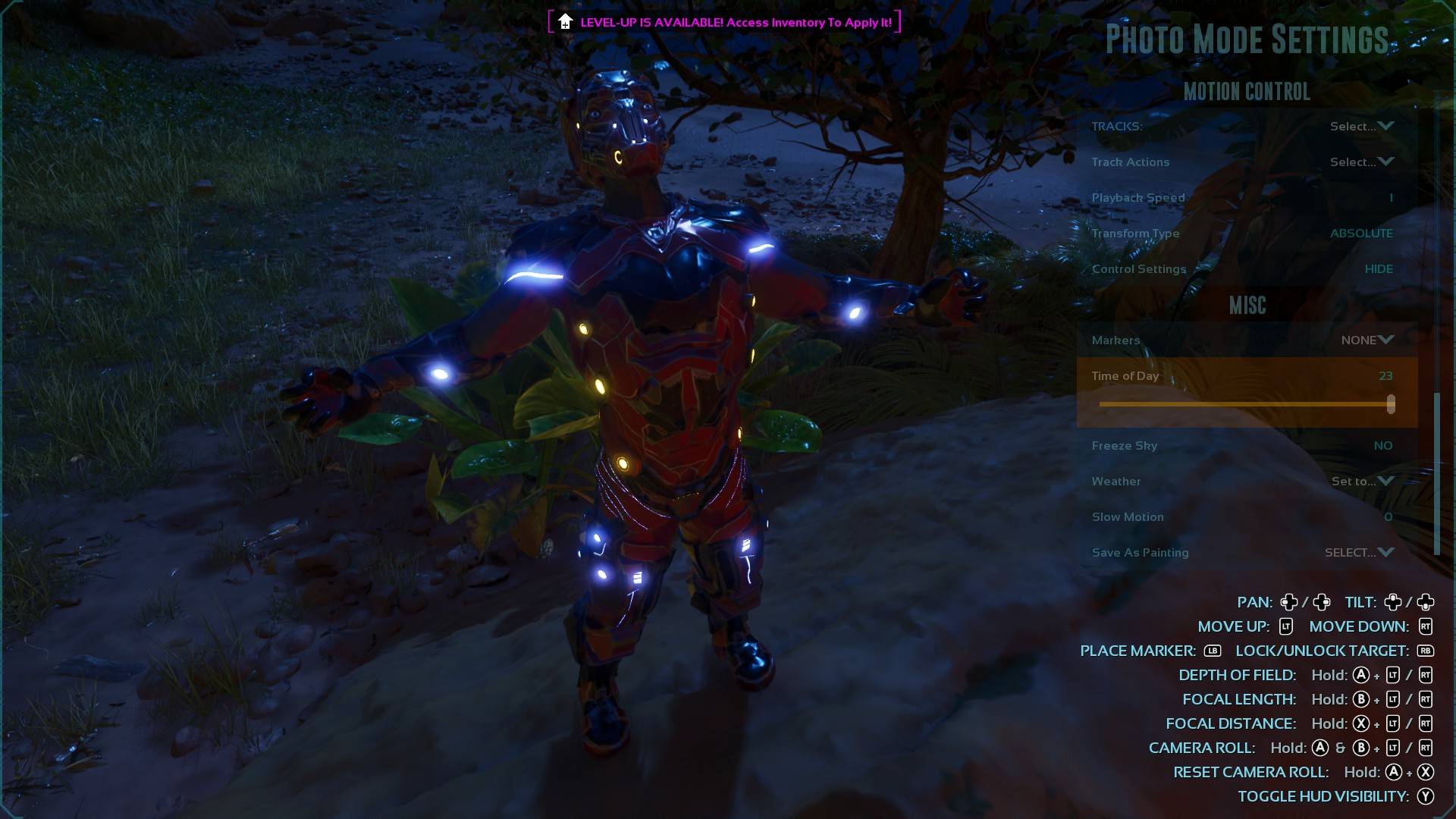Open the Weather Set to dropdown
The height and width of the screenshot is (819, 1456).
coord(1362,482)
